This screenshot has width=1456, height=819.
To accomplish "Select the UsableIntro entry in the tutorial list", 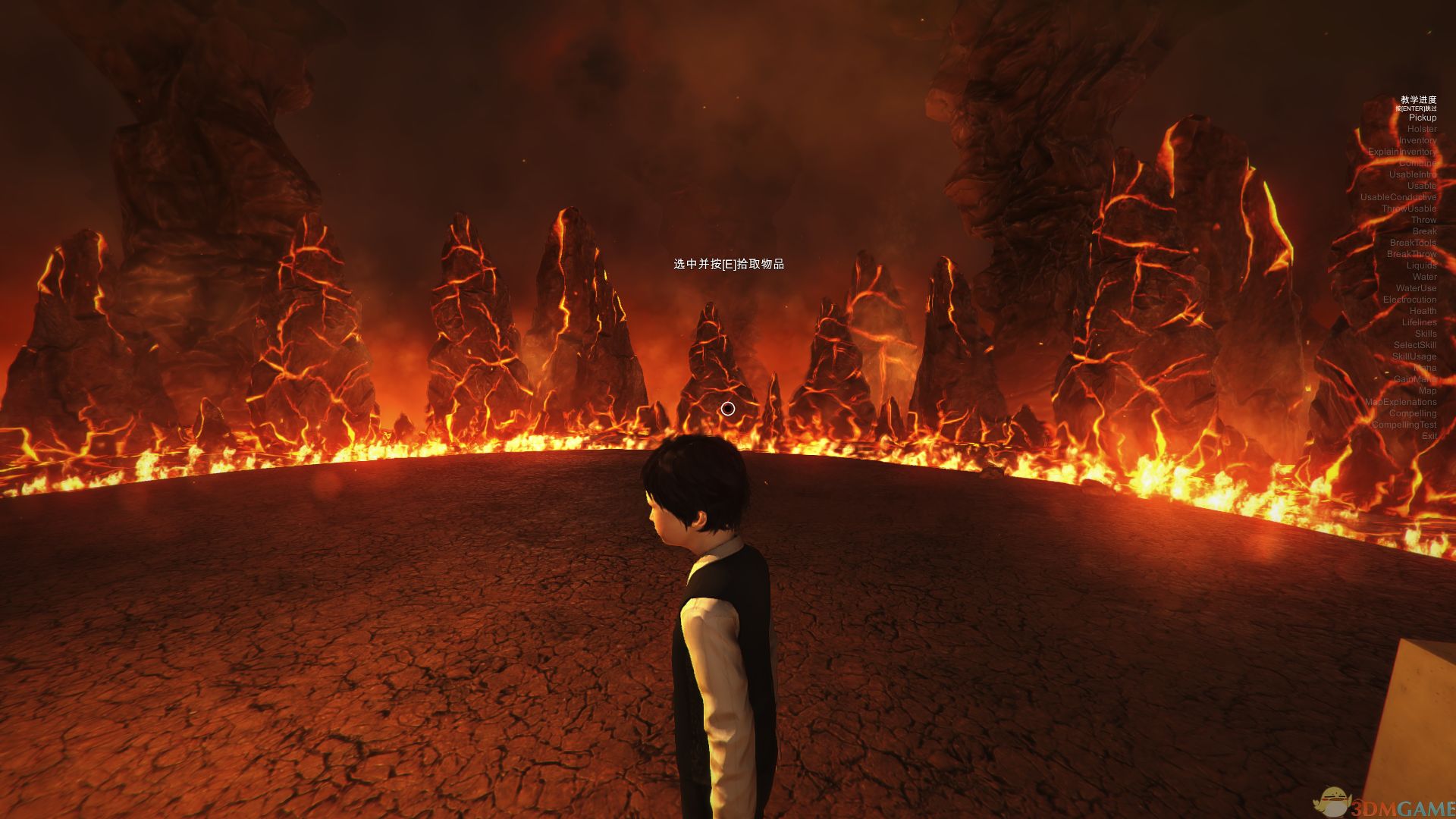I will (x=1412, y=174).
